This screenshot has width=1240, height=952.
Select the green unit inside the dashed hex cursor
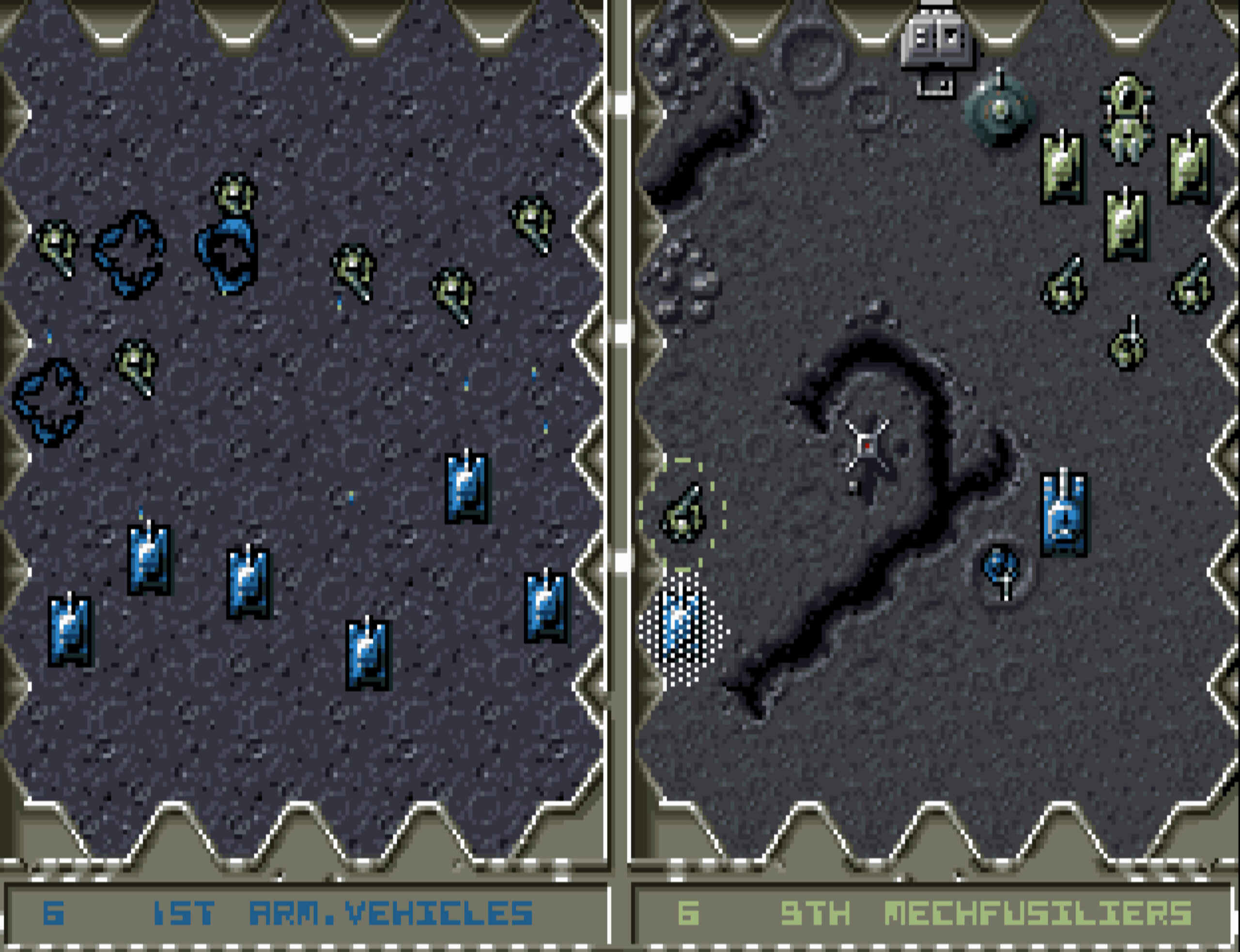click(683, 514)
